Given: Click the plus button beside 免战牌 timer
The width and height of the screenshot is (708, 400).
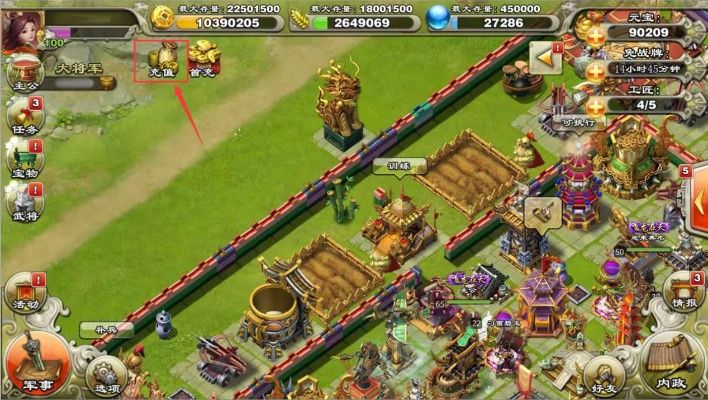Looking at the screenshot, I should pyautogui.click(x=594, y=70).
